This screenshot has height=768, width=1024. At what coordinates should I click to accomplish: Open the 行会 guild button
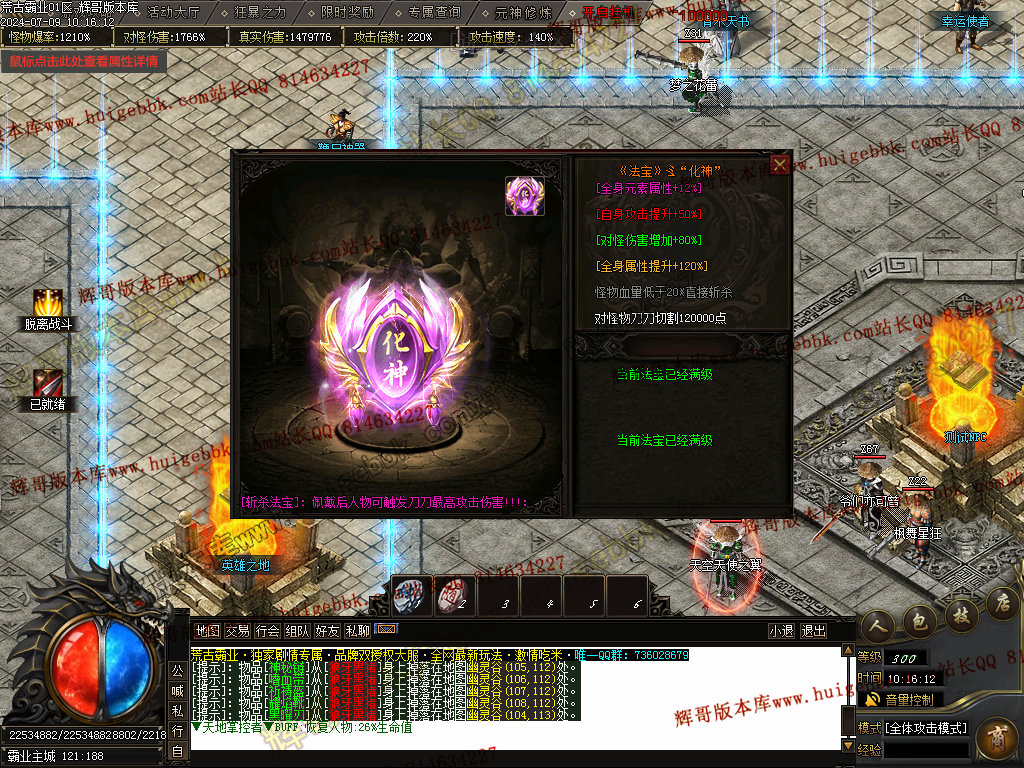(x=267, y=631)
